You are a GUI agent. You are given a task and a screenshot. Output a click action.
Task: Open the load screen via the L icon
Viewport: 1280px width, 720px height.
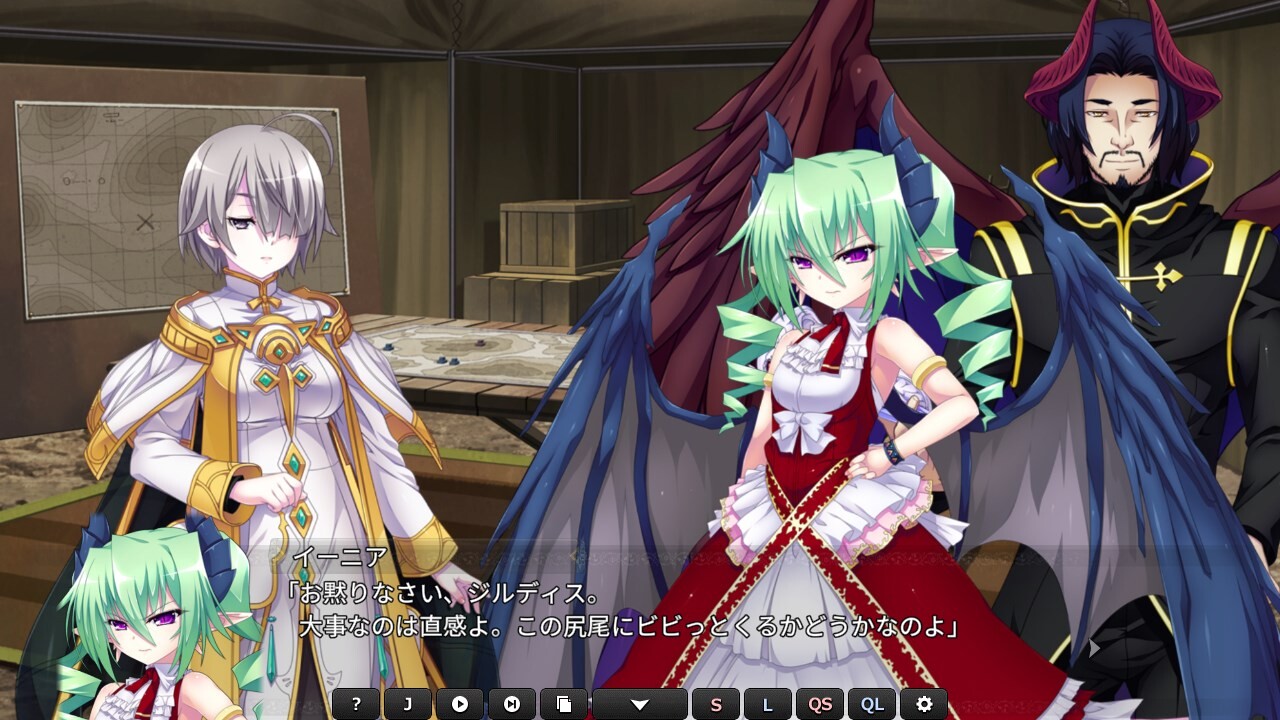tap(768, 703)
